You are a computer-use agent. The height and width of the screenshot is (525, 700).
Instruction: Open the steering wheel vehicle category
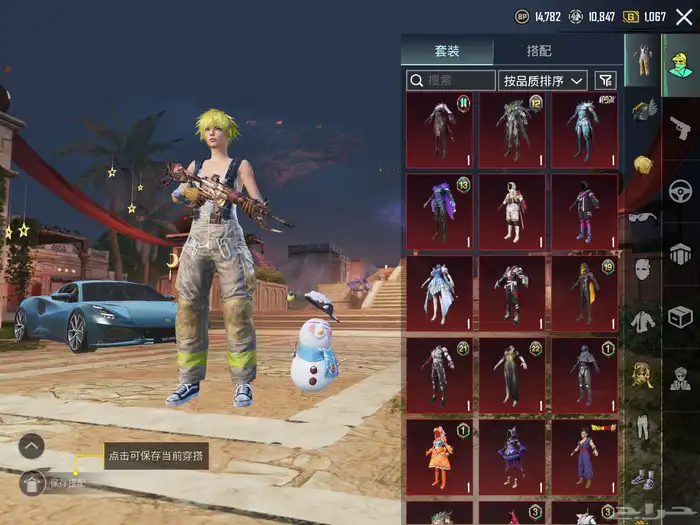(681, 190)
